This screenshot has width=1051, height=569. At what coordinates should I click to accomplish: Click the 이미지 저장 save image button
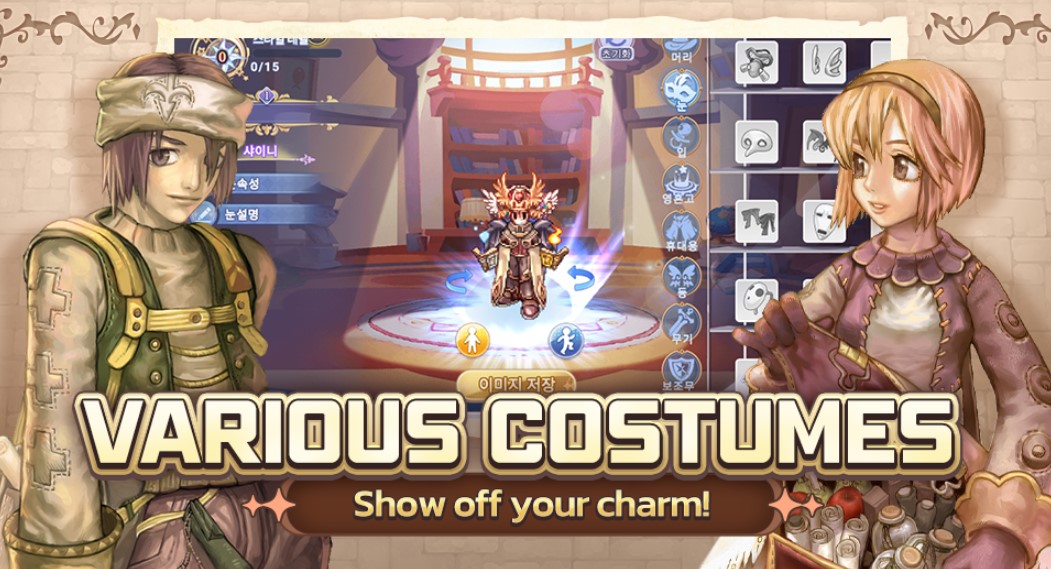(515, 383)
